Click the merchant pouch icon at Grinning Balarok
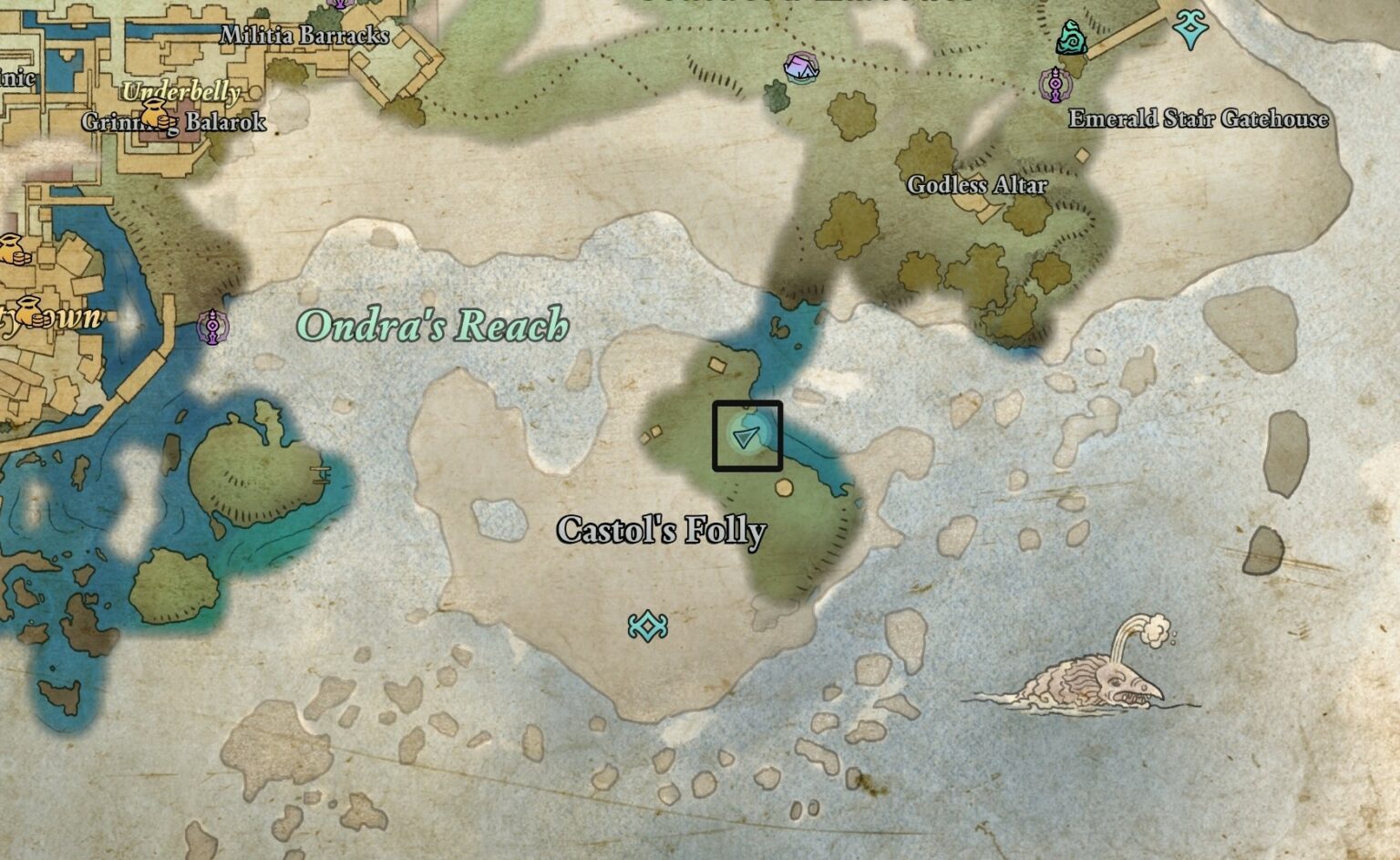 pyautogui.click(x=157, y=118)
